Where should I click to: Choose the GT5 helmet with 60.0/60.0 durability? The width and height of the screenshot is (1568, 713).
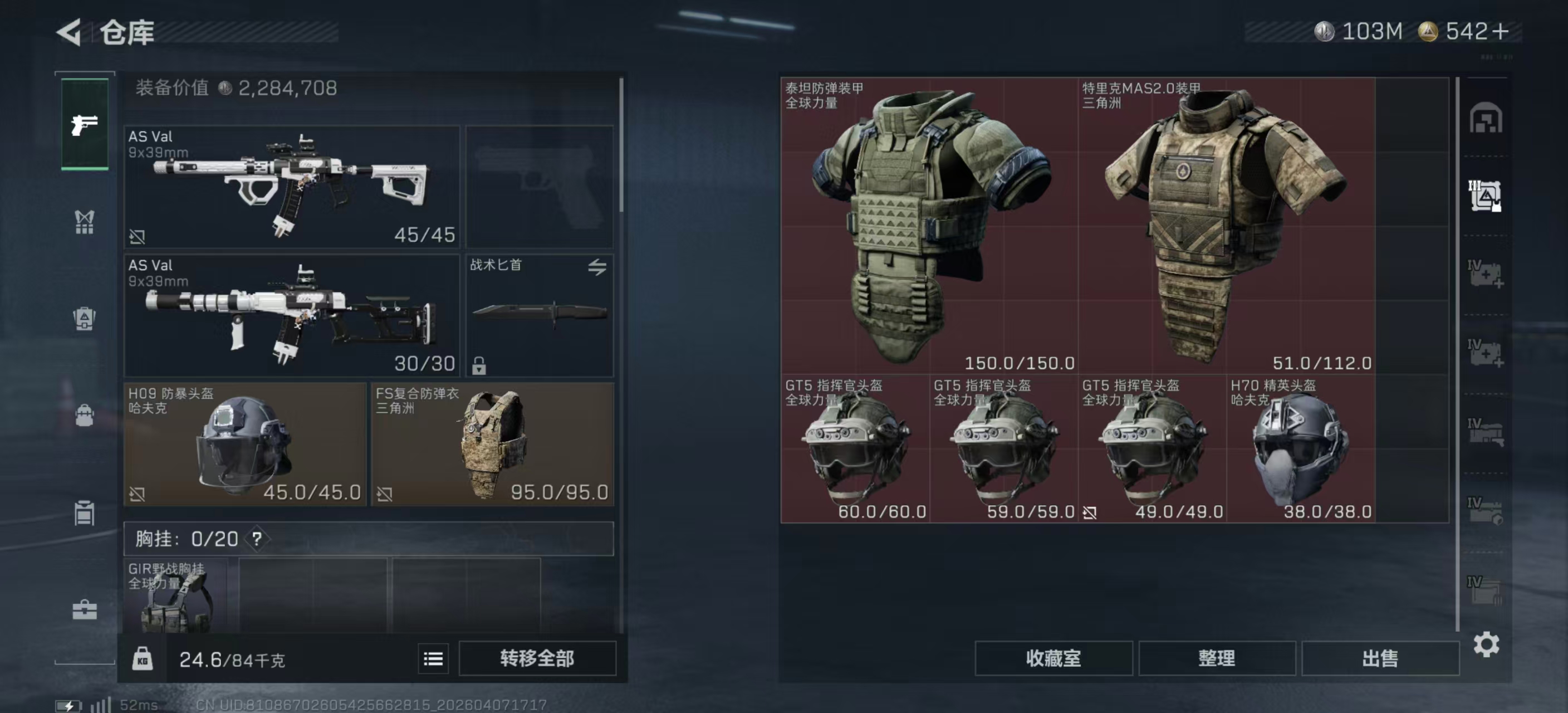pyautogui.click(x=855, y=449)
